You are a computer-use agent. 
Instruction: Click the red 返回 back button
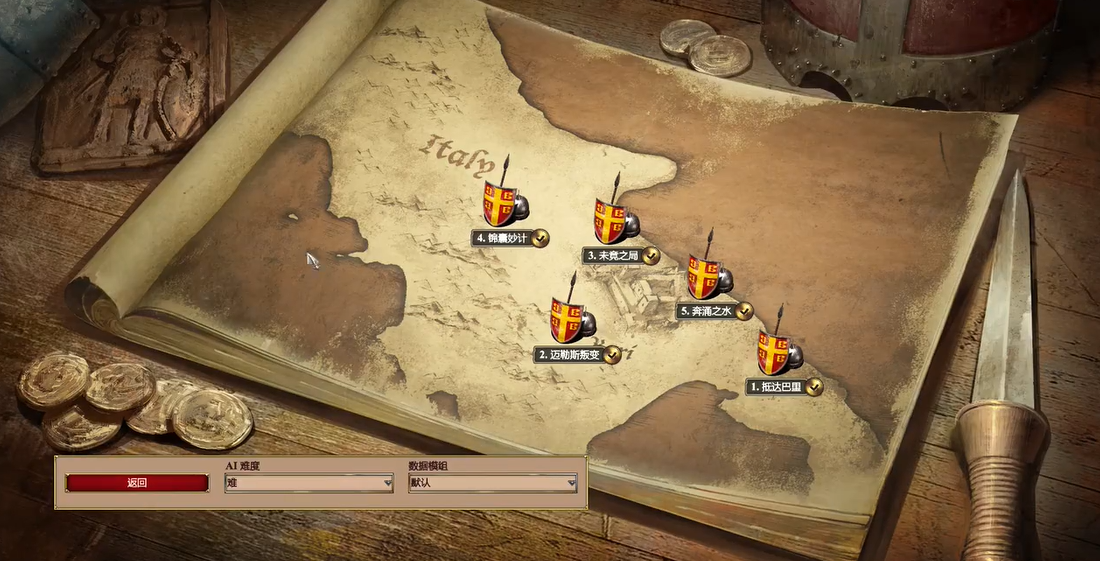click(x=137, y=483)
